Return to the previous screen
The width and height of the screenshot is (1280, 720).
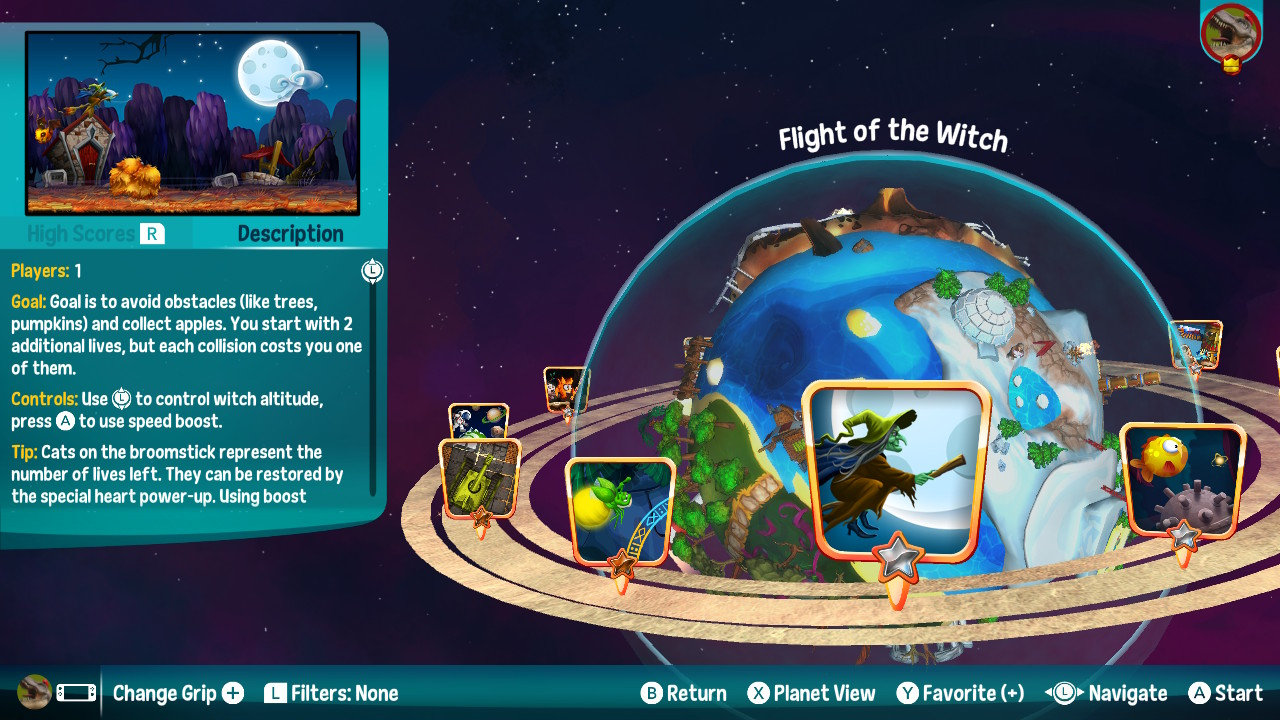[x=684, y=693]
